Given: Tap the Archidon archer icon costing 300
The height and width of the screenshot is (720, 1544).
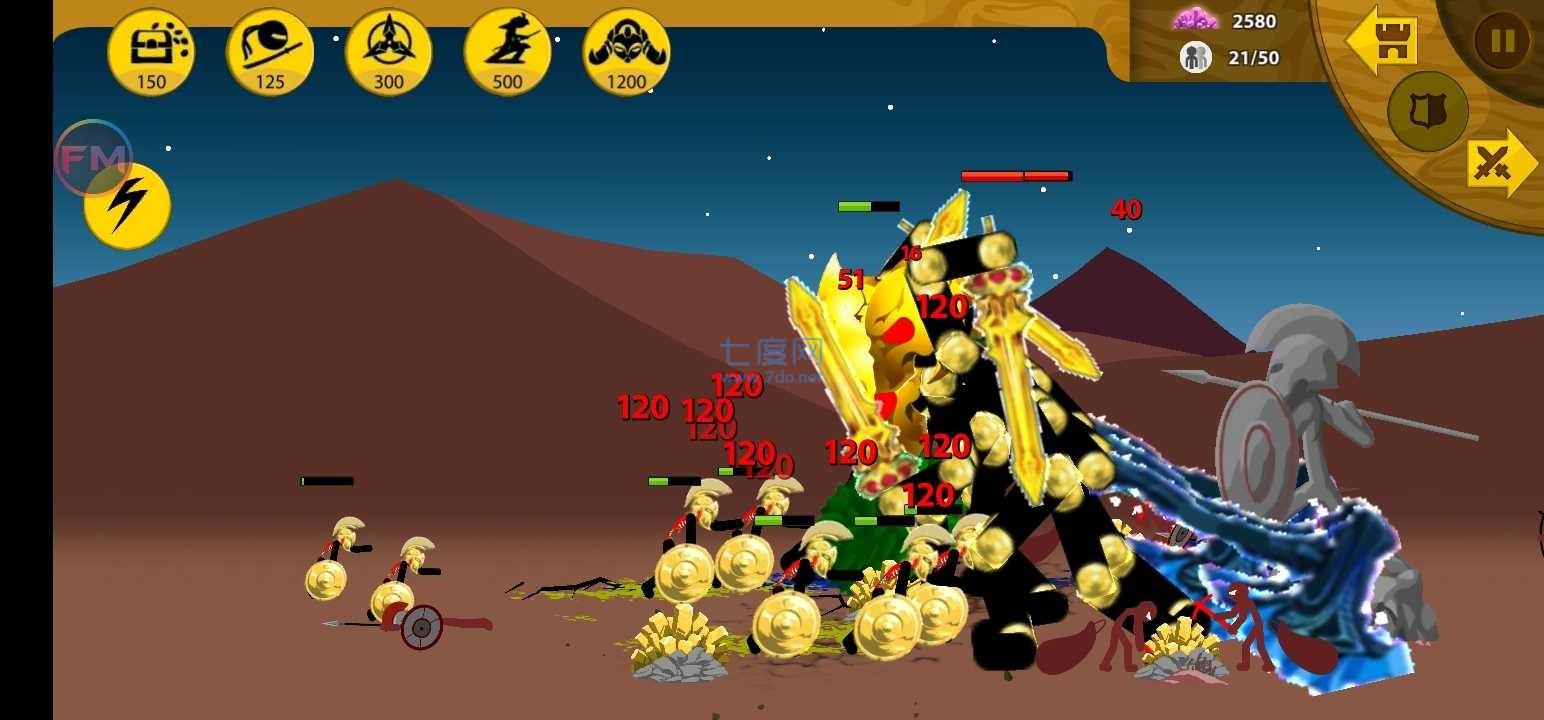Looking at the screenshot, I should 389,48.
